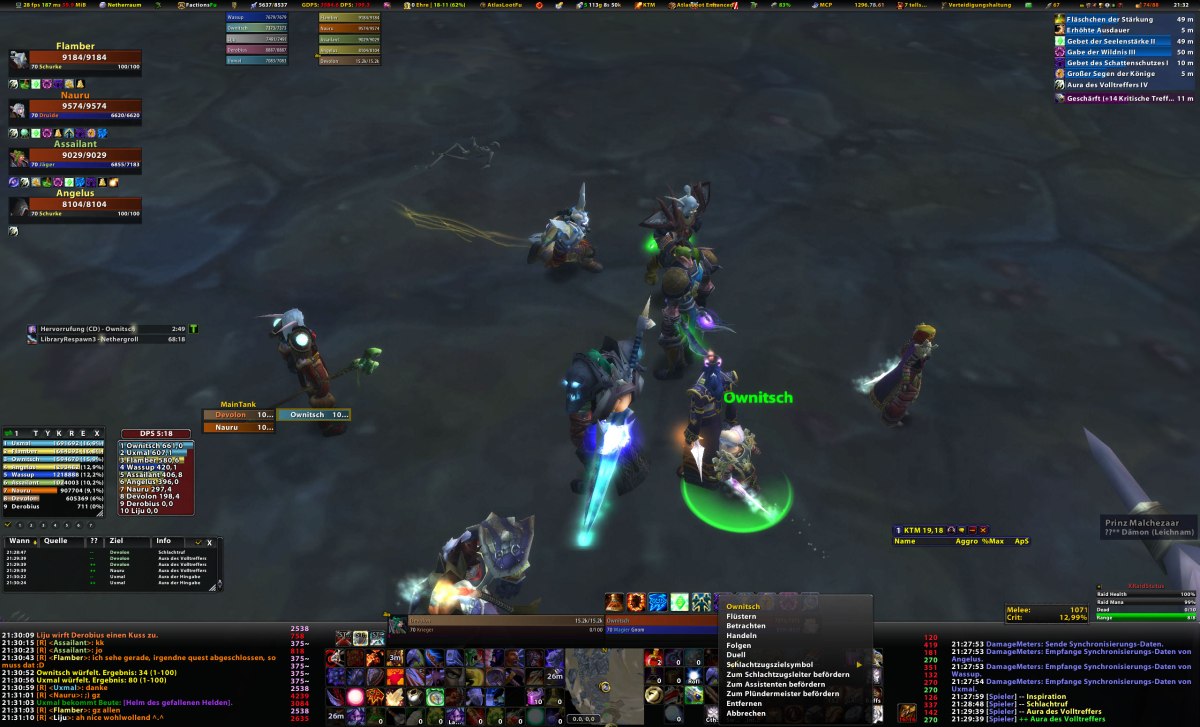The image size is (1200, 727).
Task: Challenge Ownitsch via the Duell entry
Action: click(x=737, y=655)
